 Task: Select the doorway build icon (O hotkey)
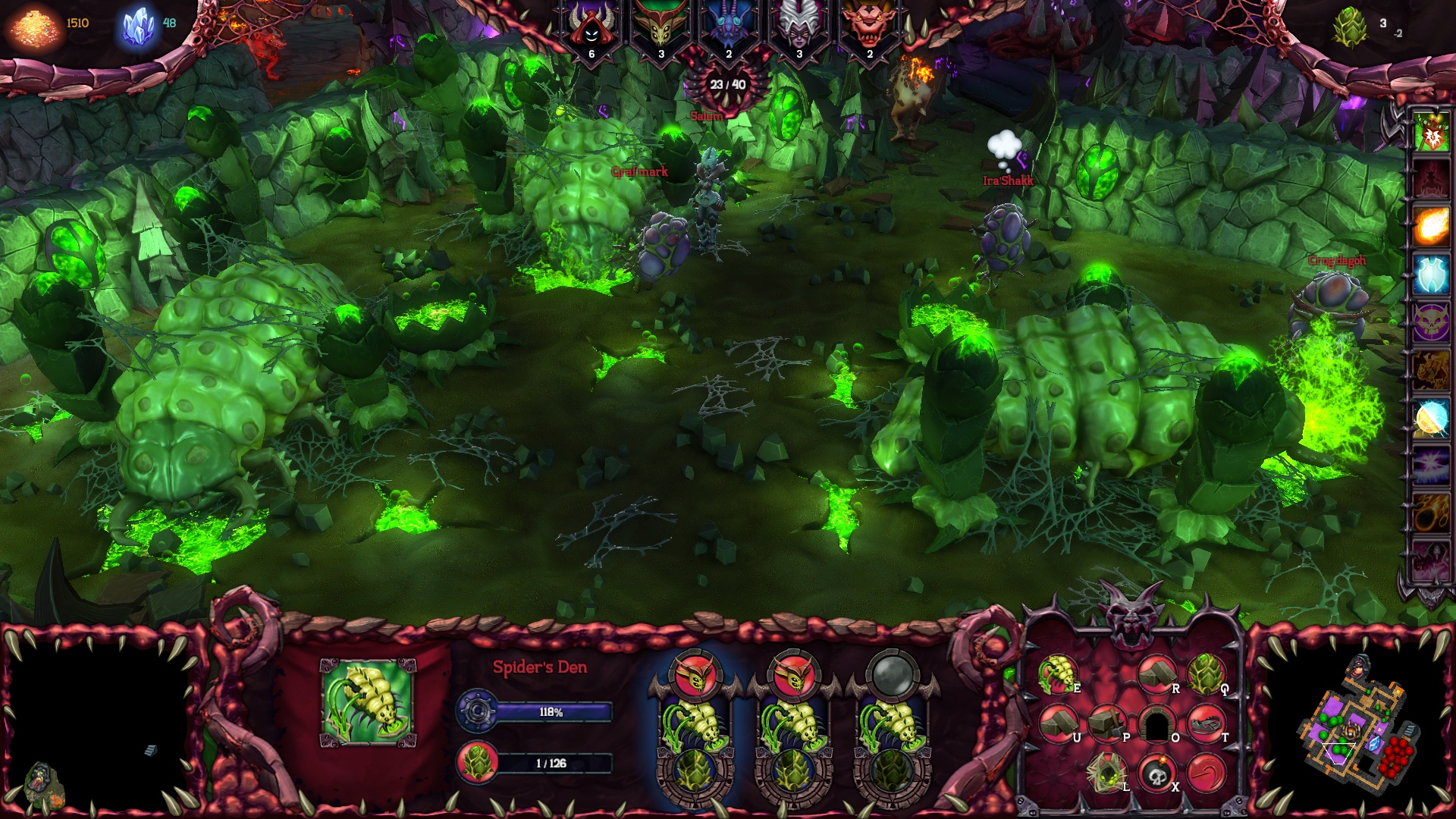pos(1157,723)
